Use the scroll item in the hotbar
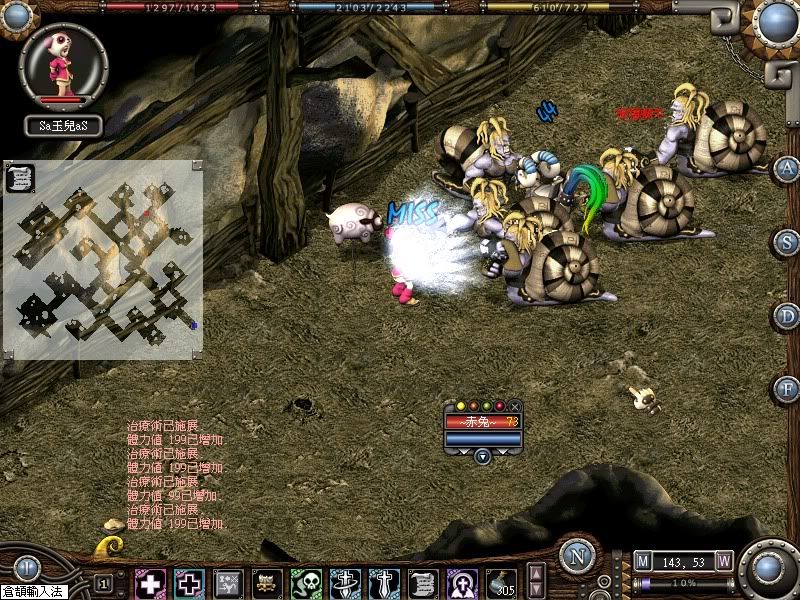 pyautogui.click(x=422, y=583)
